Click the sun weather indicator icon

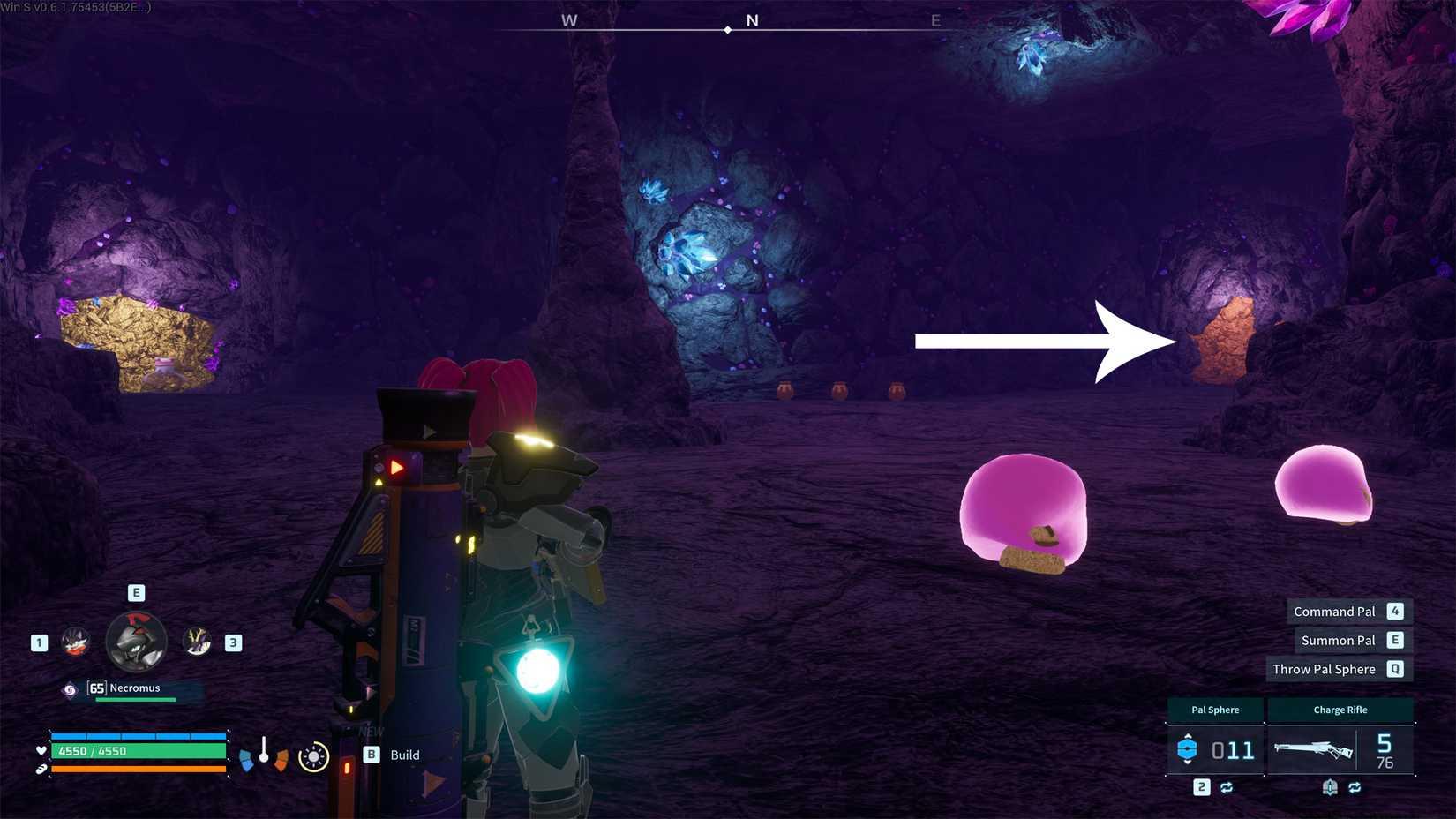pyautogui.click(x=312, y=756)
